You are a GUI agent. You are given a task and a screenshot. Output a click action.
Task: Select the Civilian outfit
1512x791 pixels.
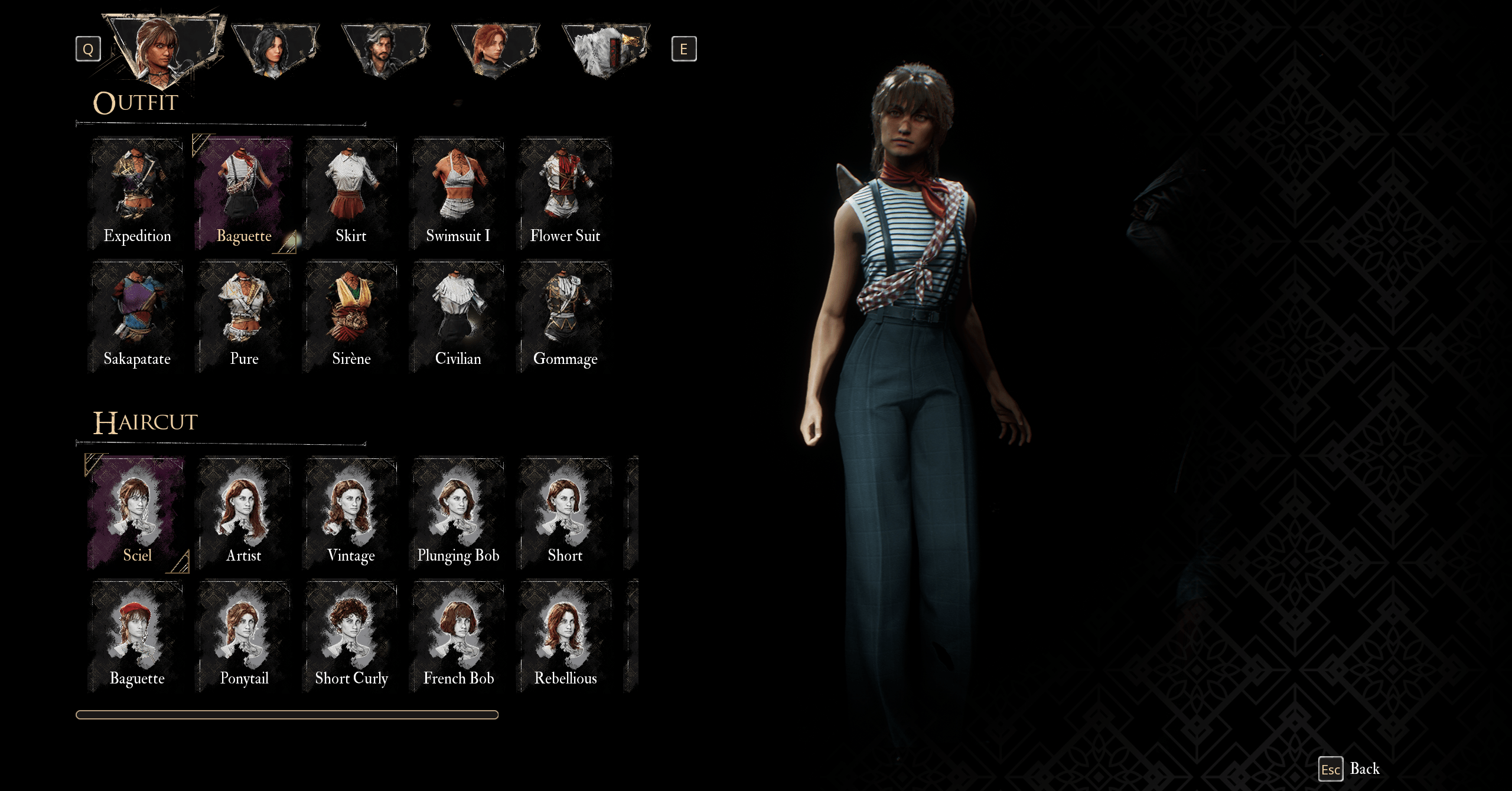458,317
